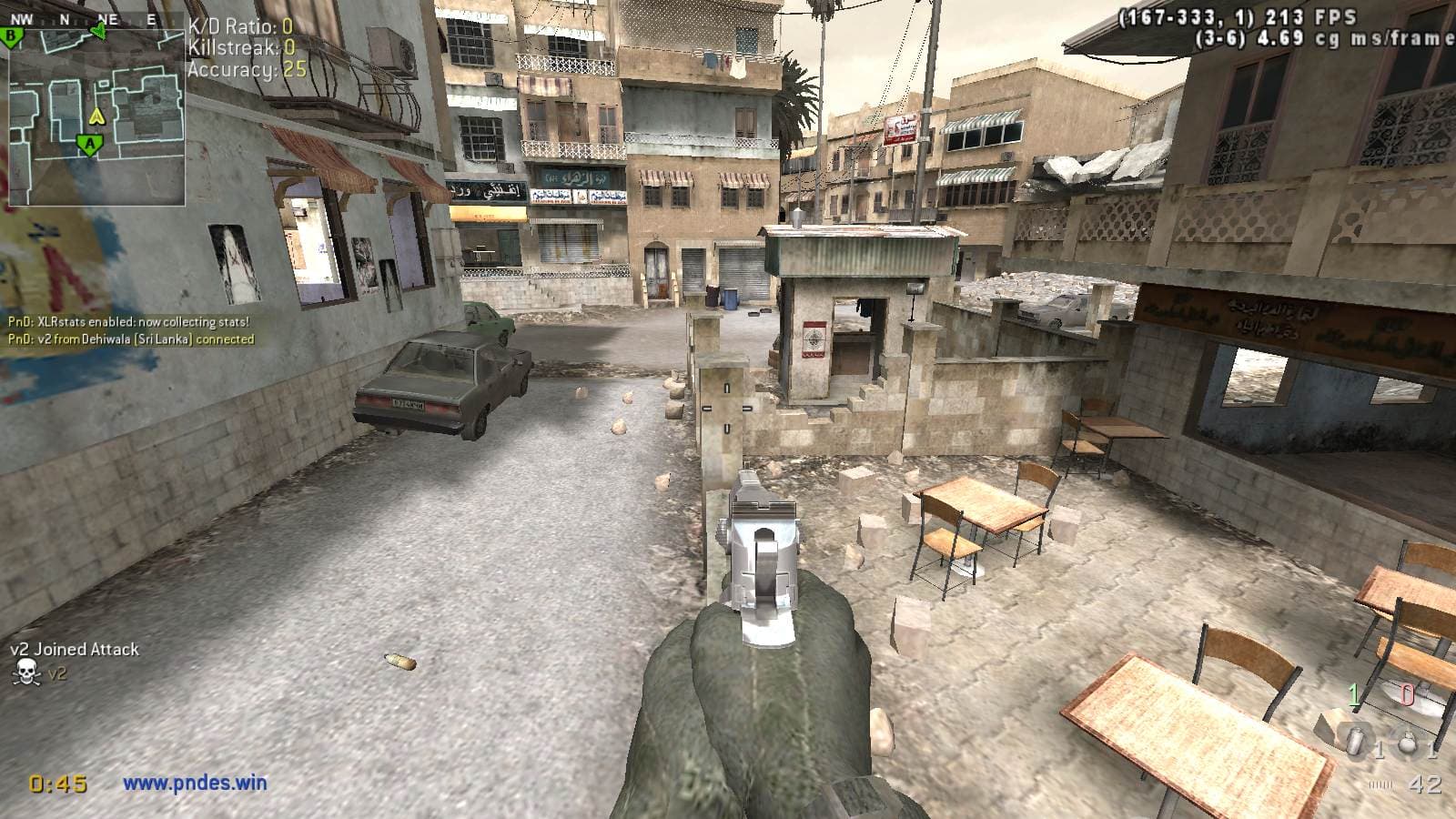
Task: Select objective A marker on the minimap
Action: point(88,144)
